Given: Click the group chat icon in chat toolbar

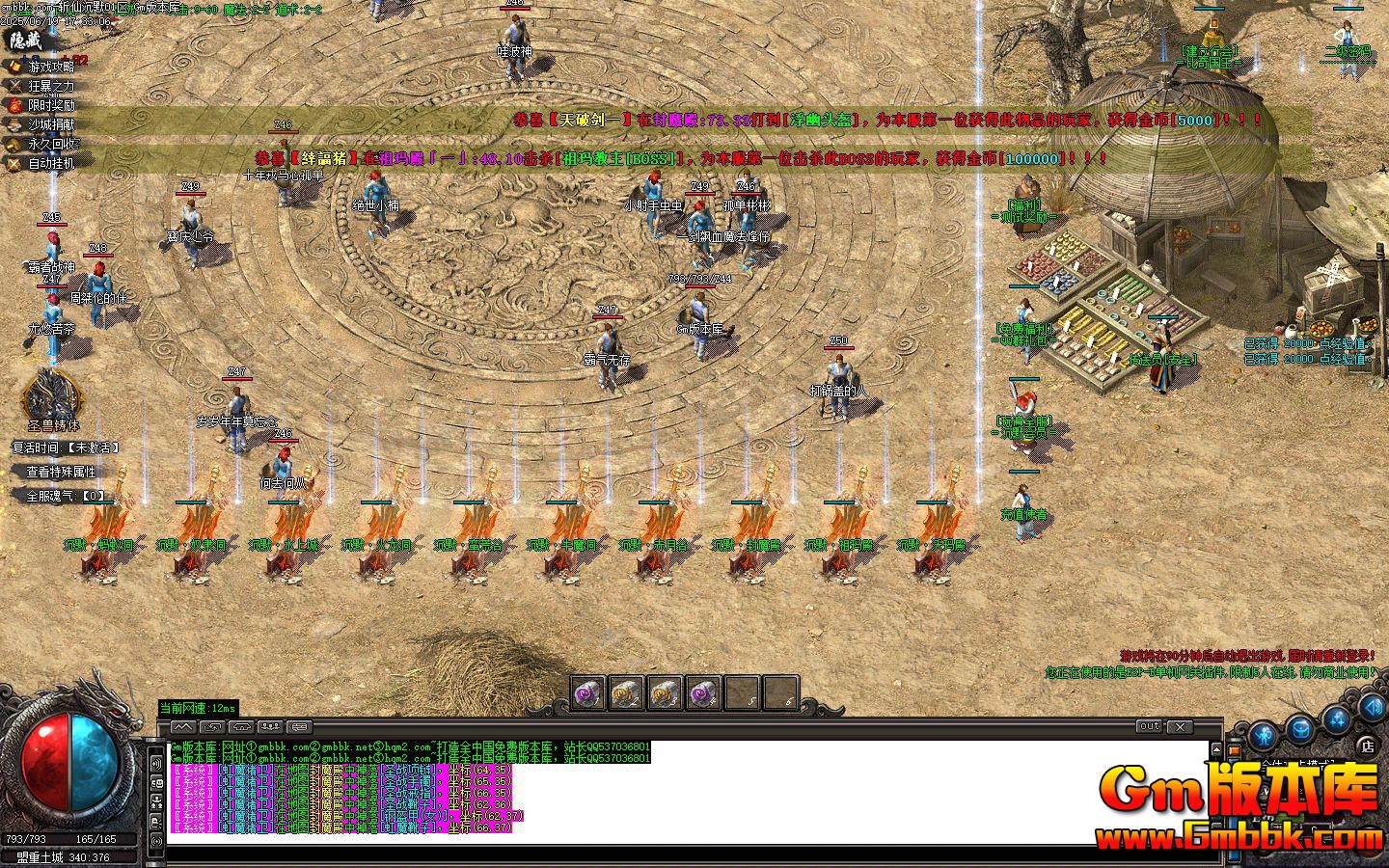Looking at the screenshot, I should (270, 726).
